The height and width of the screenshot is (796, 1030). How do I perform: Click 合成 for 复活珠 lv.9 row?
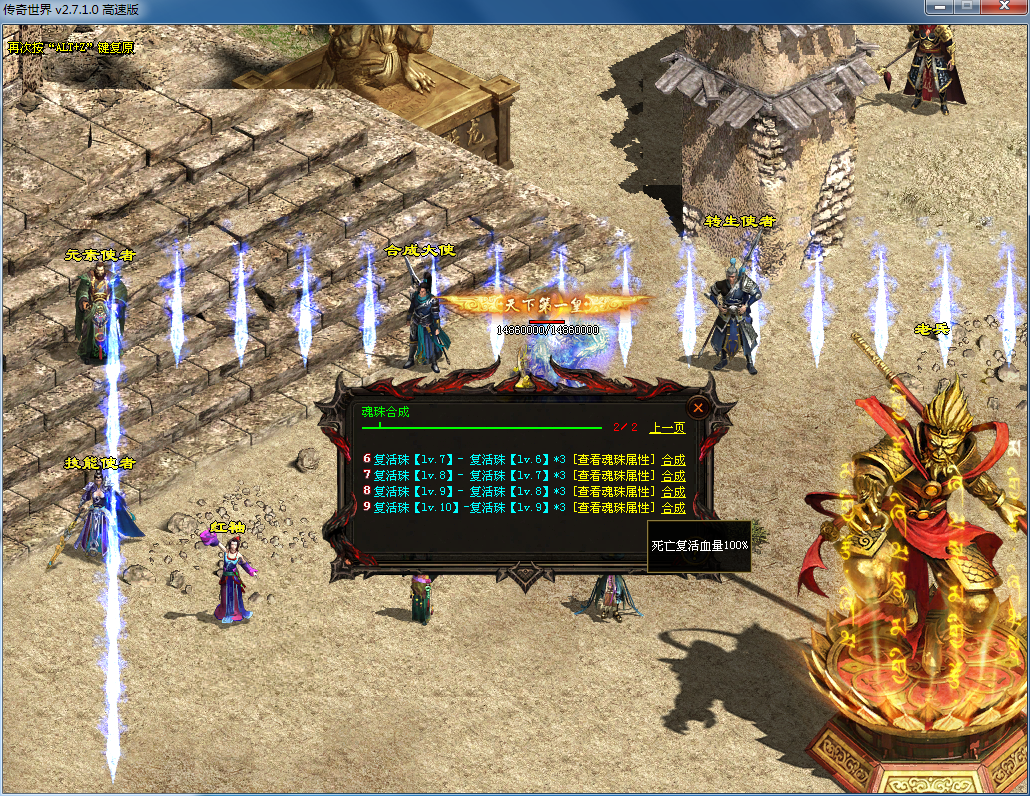pyautogui.click(x=673, y=492)
